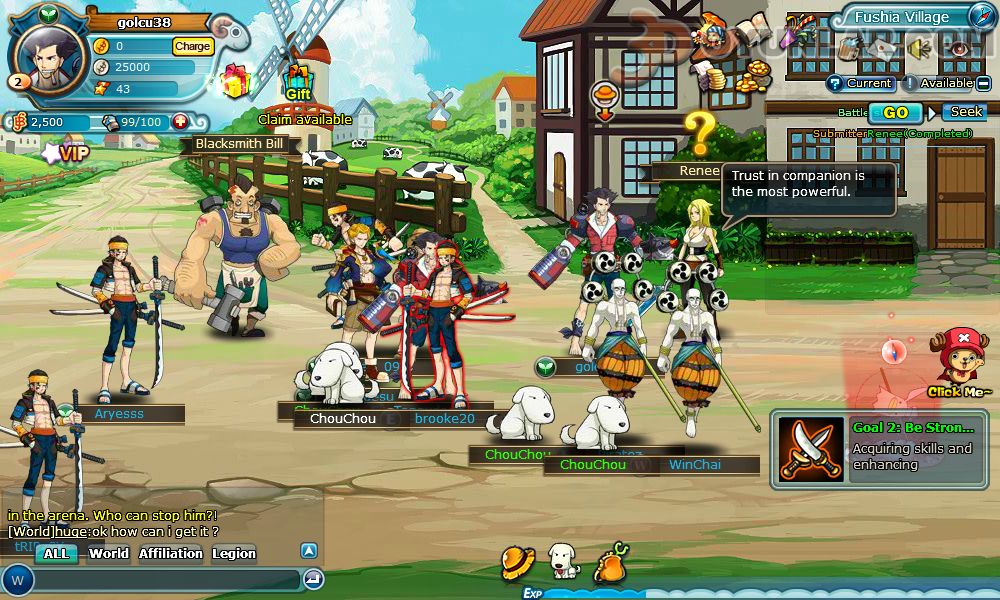Click the Seek button
Image resolution: width=1000 pixels, height=600 pixels.
click(x=966, y=112)
